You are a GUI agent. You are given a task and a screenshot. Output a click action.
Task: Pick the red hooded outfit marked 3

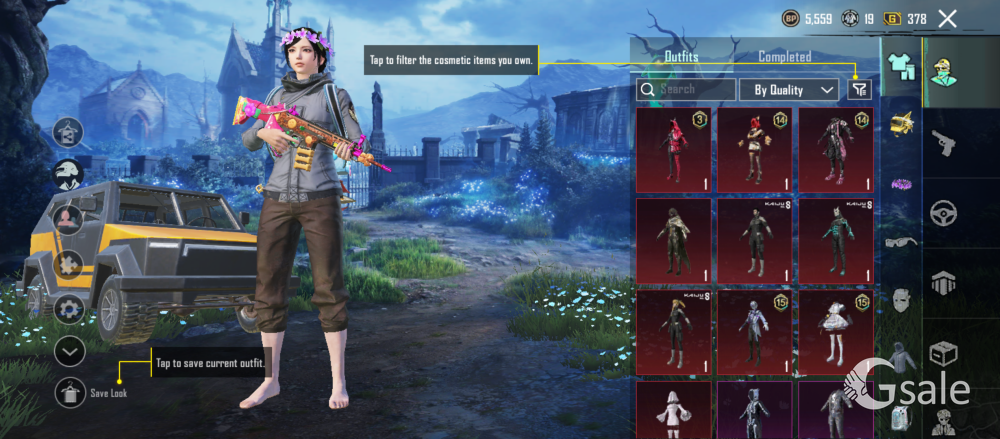673,150
